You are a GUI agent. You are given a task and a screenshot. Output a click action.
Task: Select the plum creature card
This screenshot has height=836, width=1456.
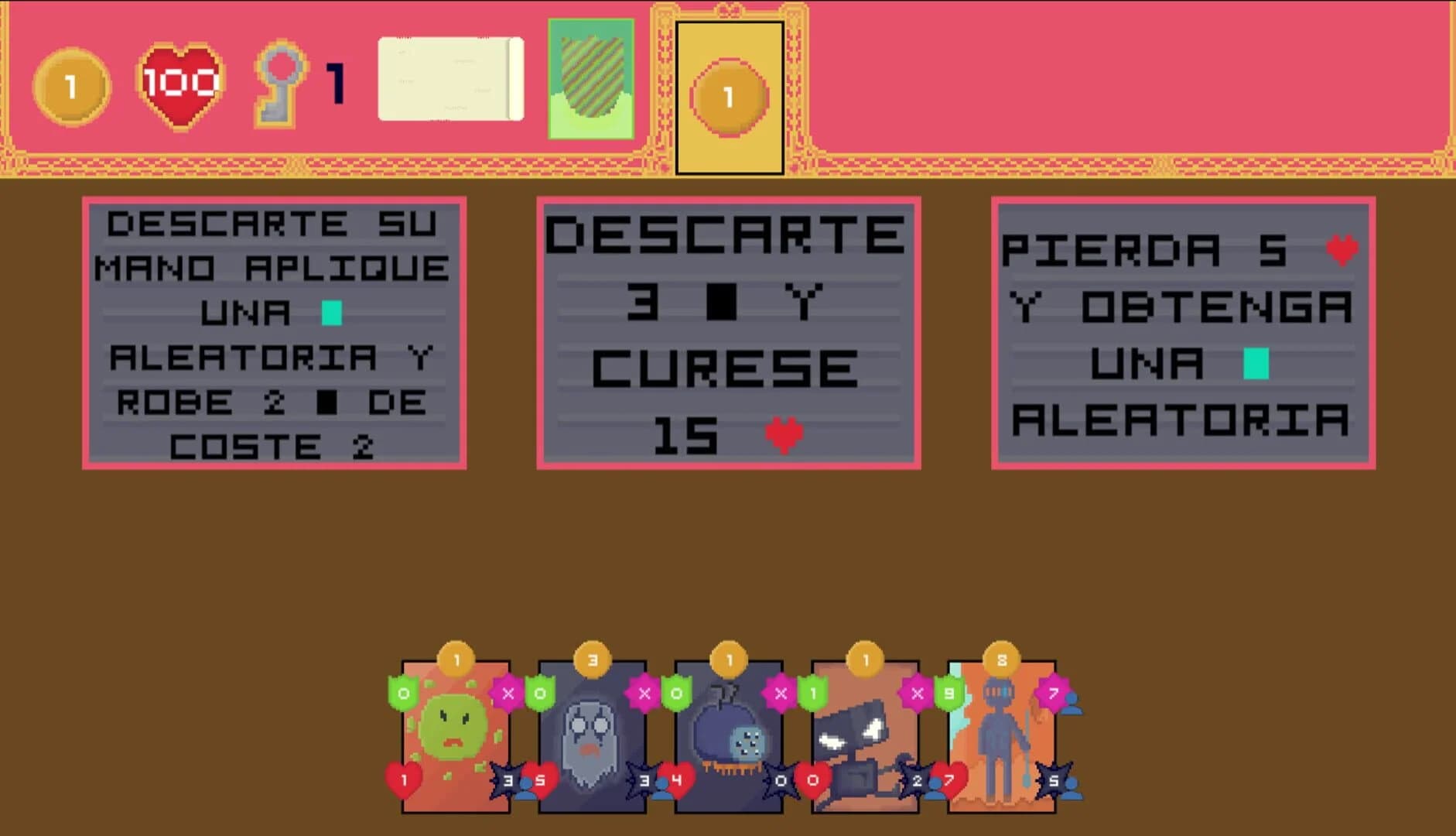(x=727, y=735)
